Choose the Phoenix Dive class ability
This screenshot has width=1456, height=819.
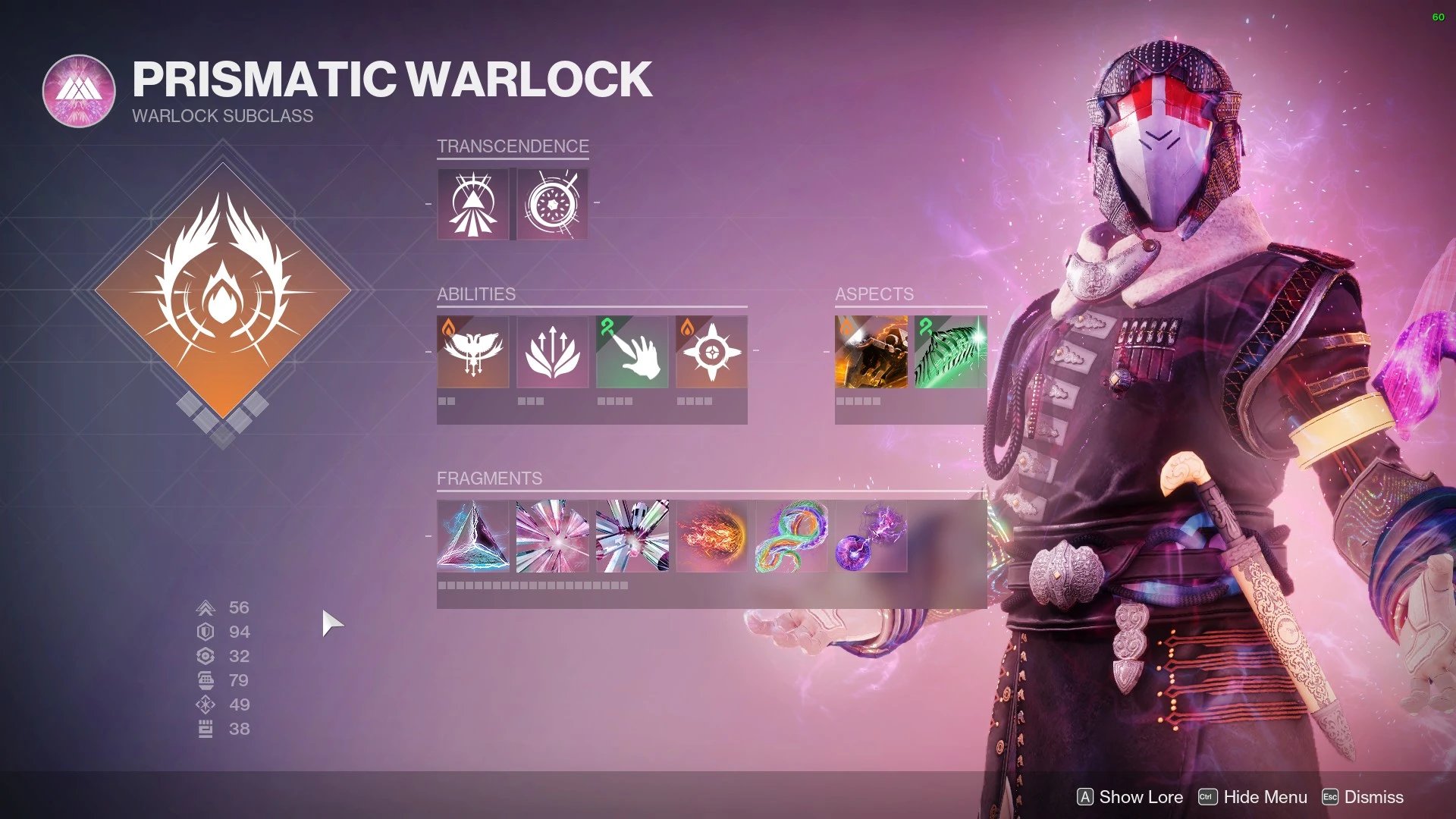(473, 352)
